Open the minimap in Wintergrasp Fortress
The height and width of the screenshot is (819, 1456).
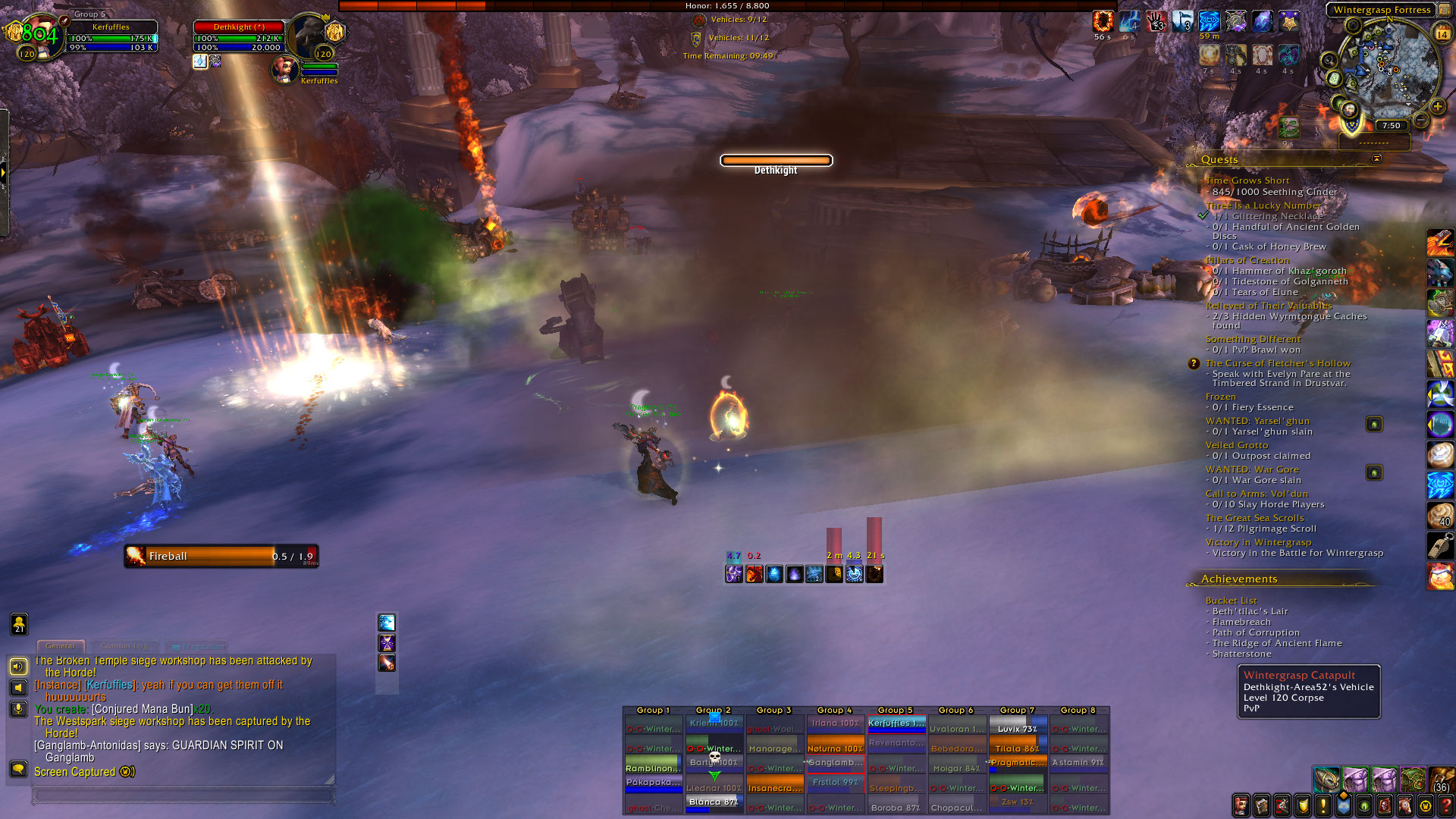click(x=1386, y=68)
